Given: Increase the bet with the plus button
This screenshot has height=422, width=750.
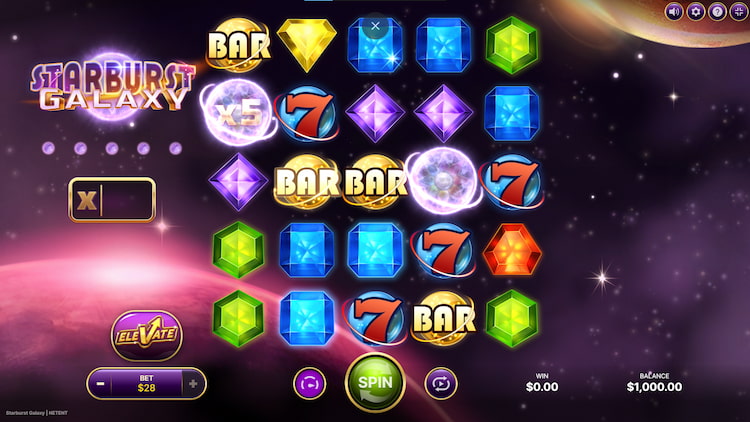Looking at the screenshot, I should pos(194,383).
